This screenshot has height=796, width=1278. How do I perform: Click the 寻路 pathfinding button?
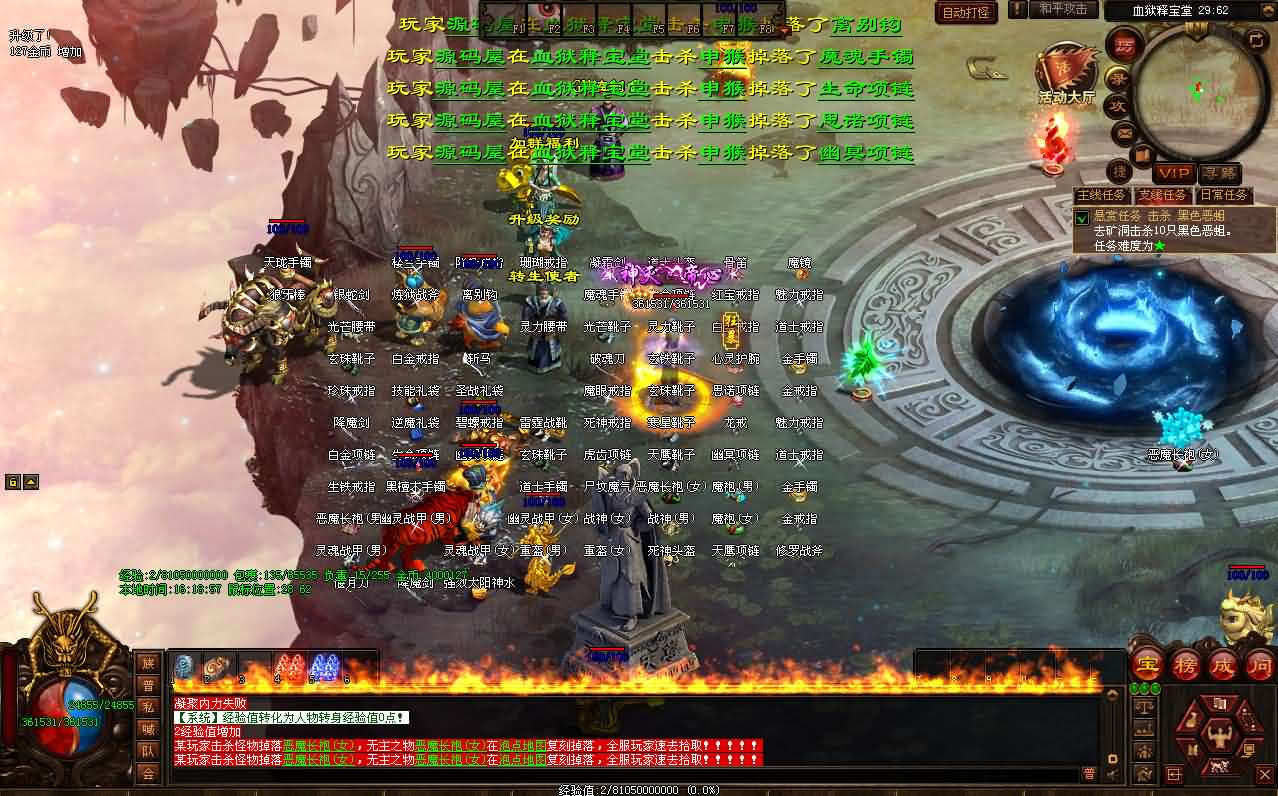(1218, 173)
